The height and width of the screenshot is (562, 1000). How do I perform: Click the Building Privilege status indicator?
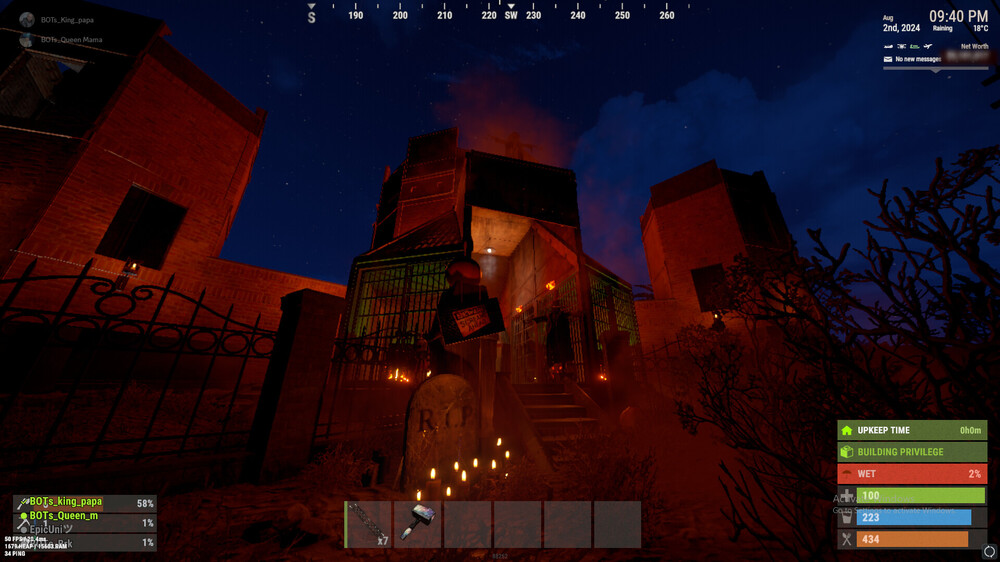[912, 452]
